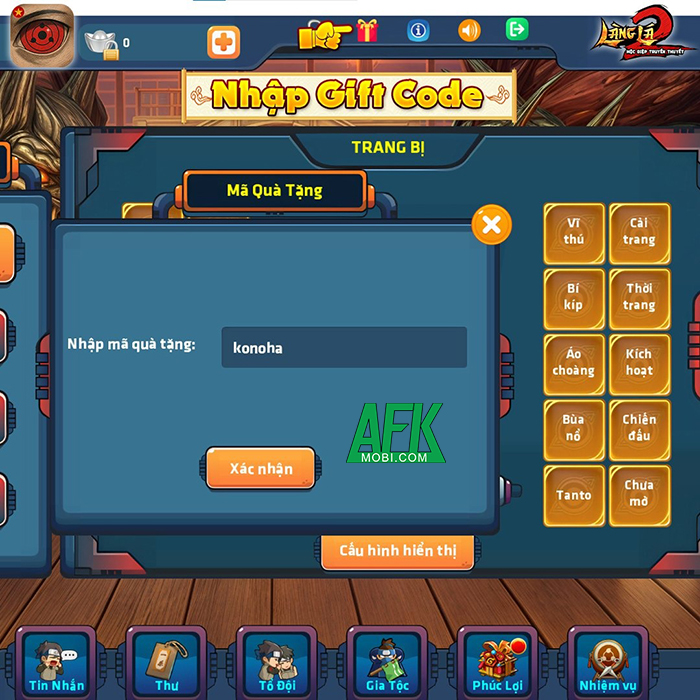Screen dimensions: 700x700
Task: Choose the Bí kíp slot
Action: 574,297
